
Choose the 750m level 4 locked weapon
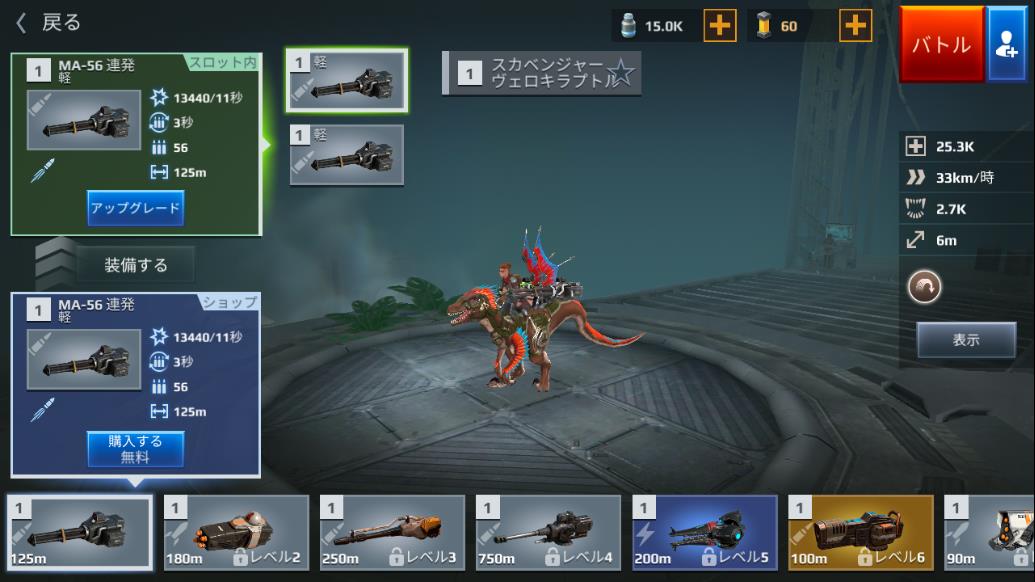(x=548, y=532)
